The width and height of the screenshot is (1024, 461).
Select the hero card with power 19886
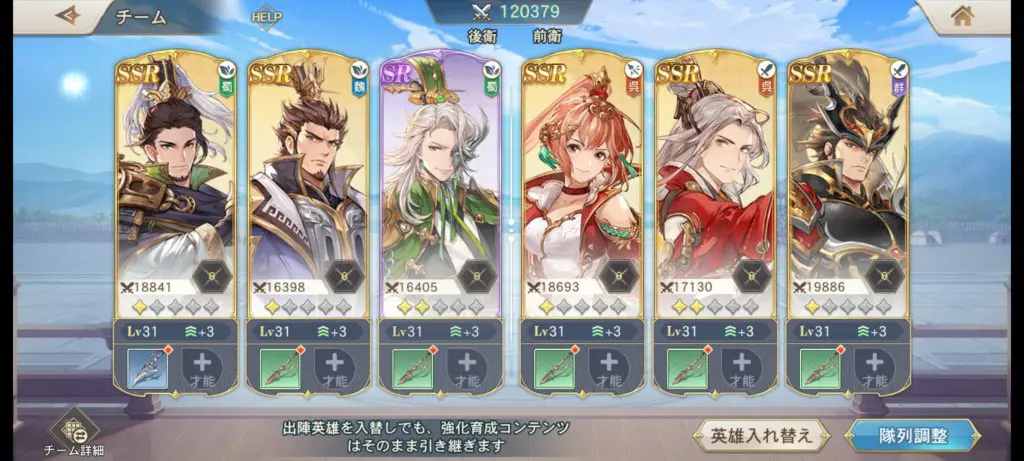pos(848,180)
